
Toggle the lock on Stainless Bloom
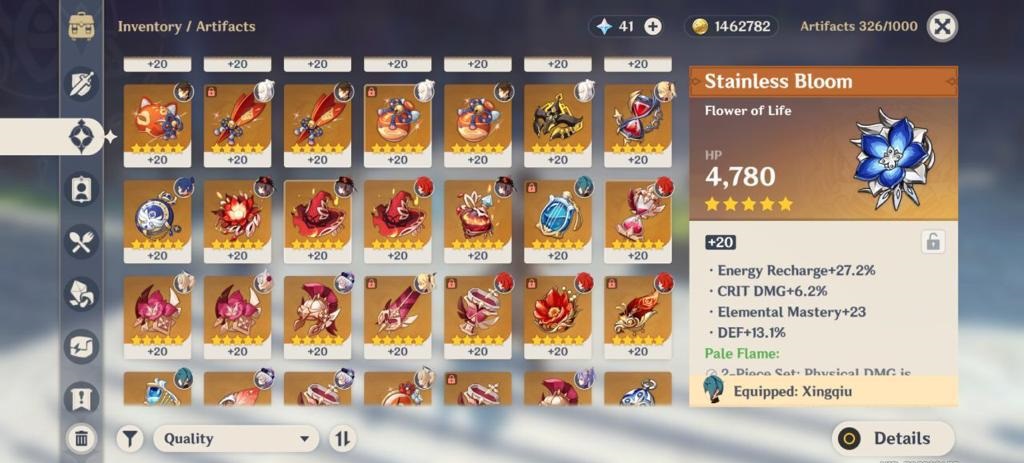pos(932,241)
